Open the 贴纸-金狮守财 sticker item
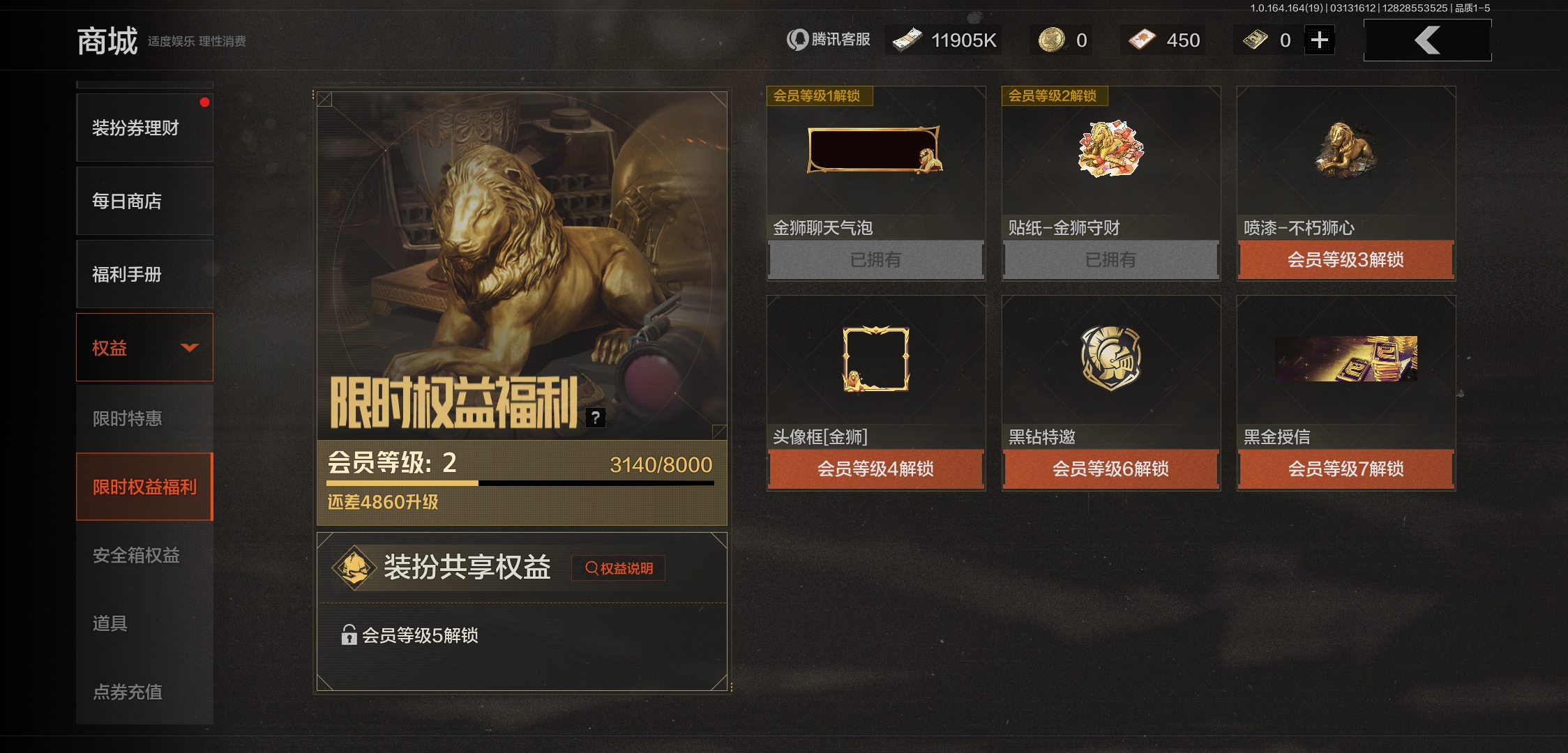The image size is (1568, 753). coord(1111,150)
